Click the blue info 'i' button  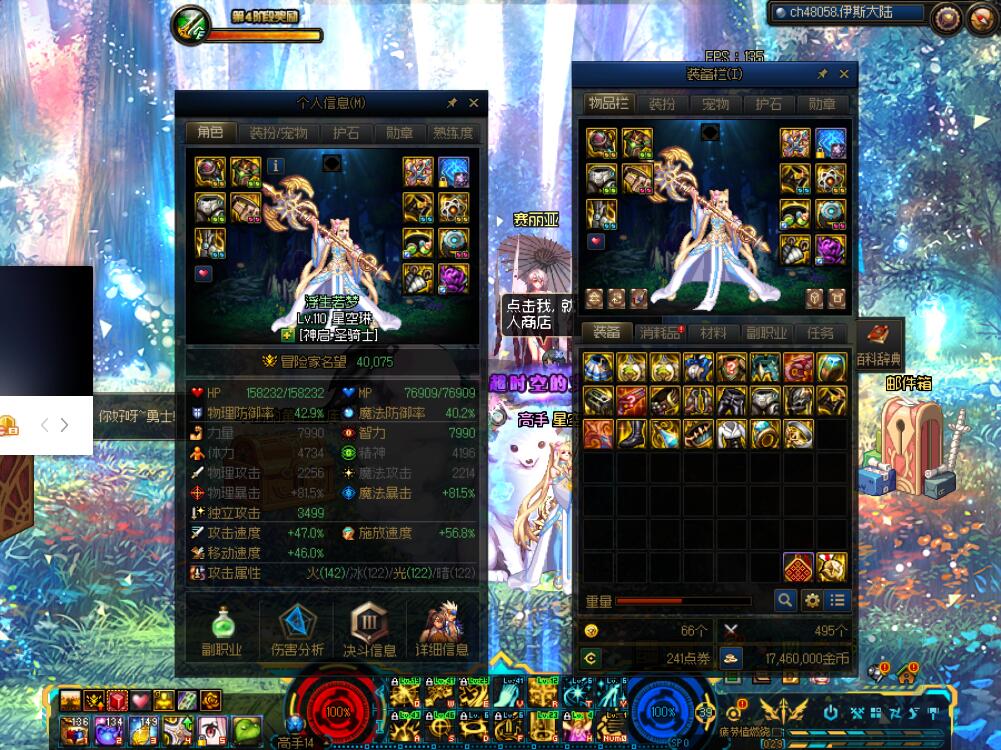[275, 165]
